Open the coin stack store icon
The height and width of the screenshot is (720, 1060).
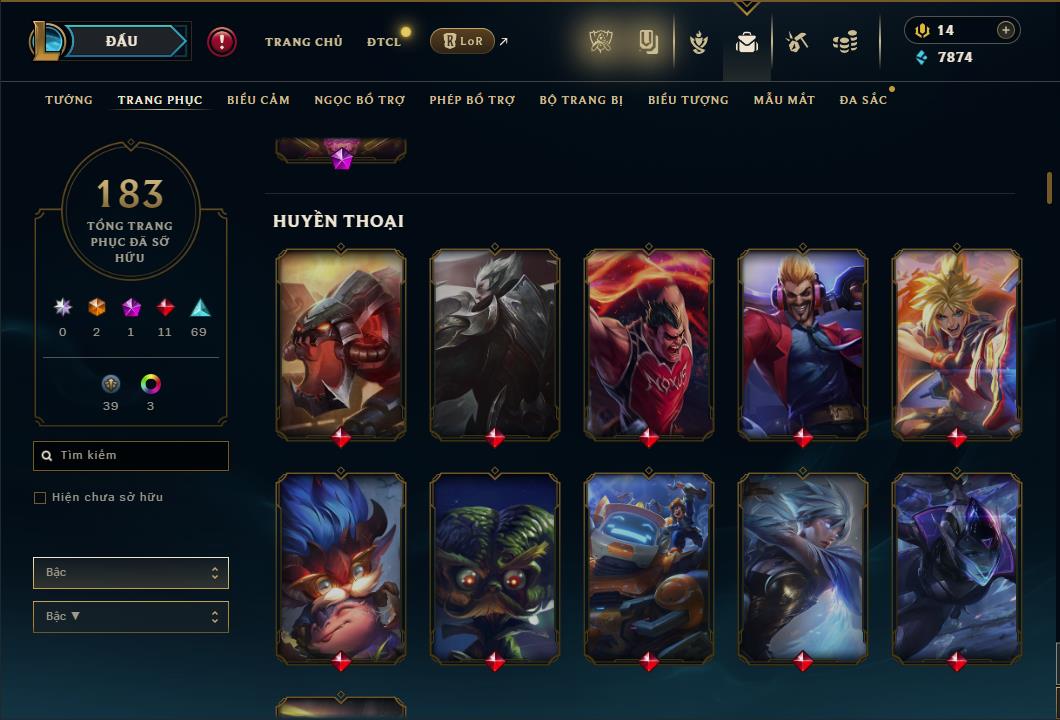845,42
